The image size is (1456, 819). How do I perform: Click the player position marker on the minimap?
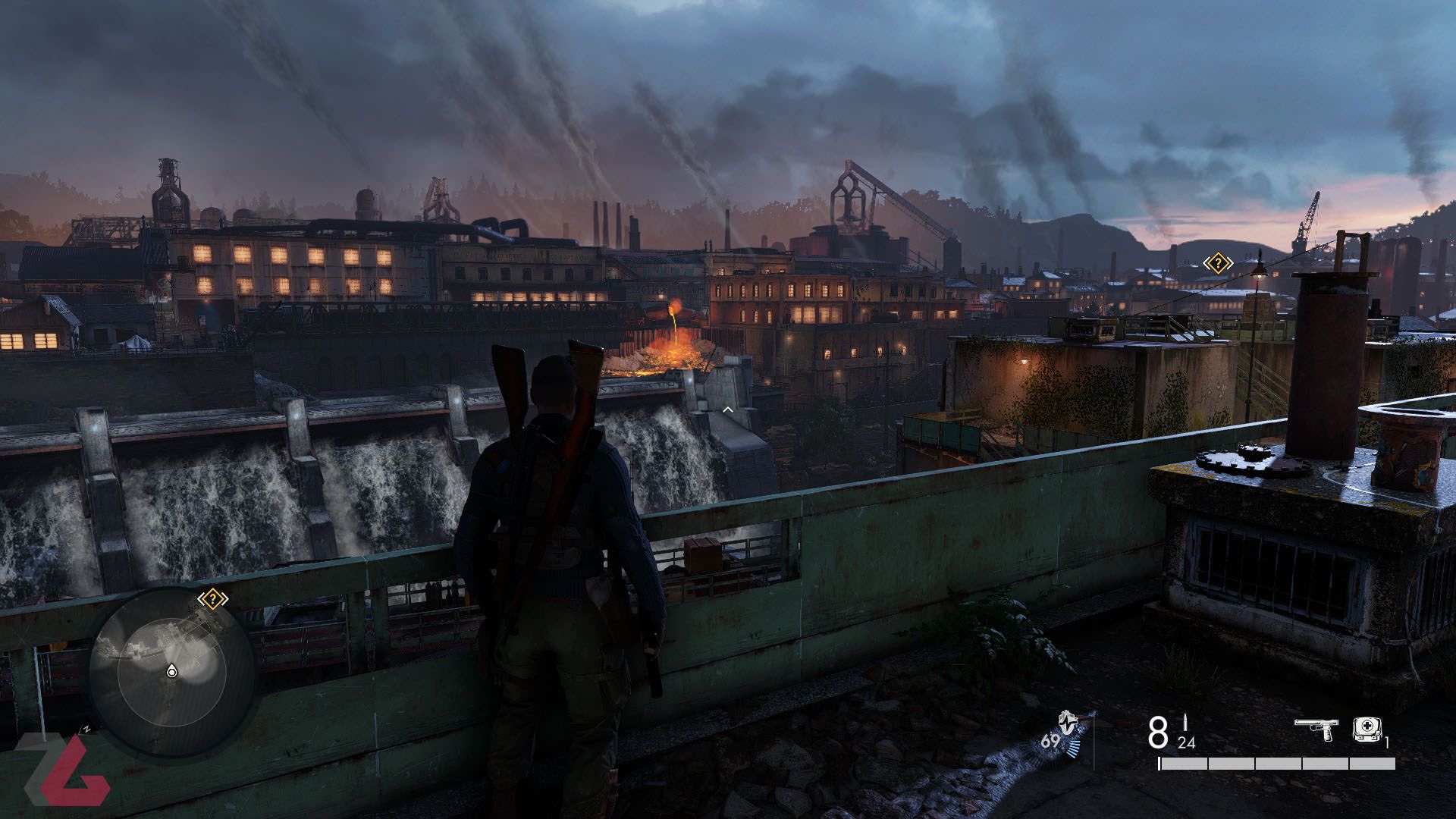172,670
